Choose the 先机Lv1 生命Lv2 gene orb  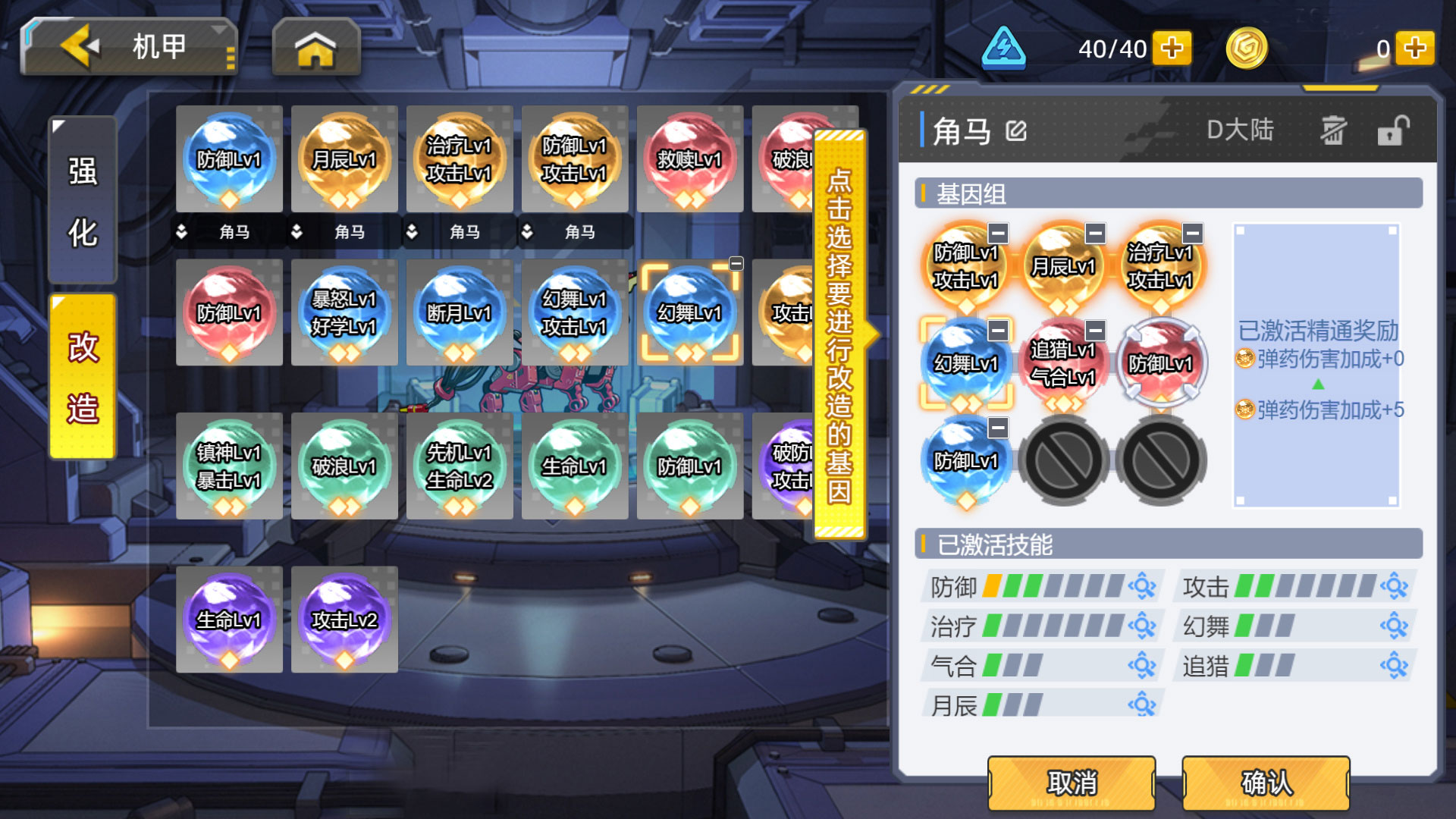click(x=459, y=466)
